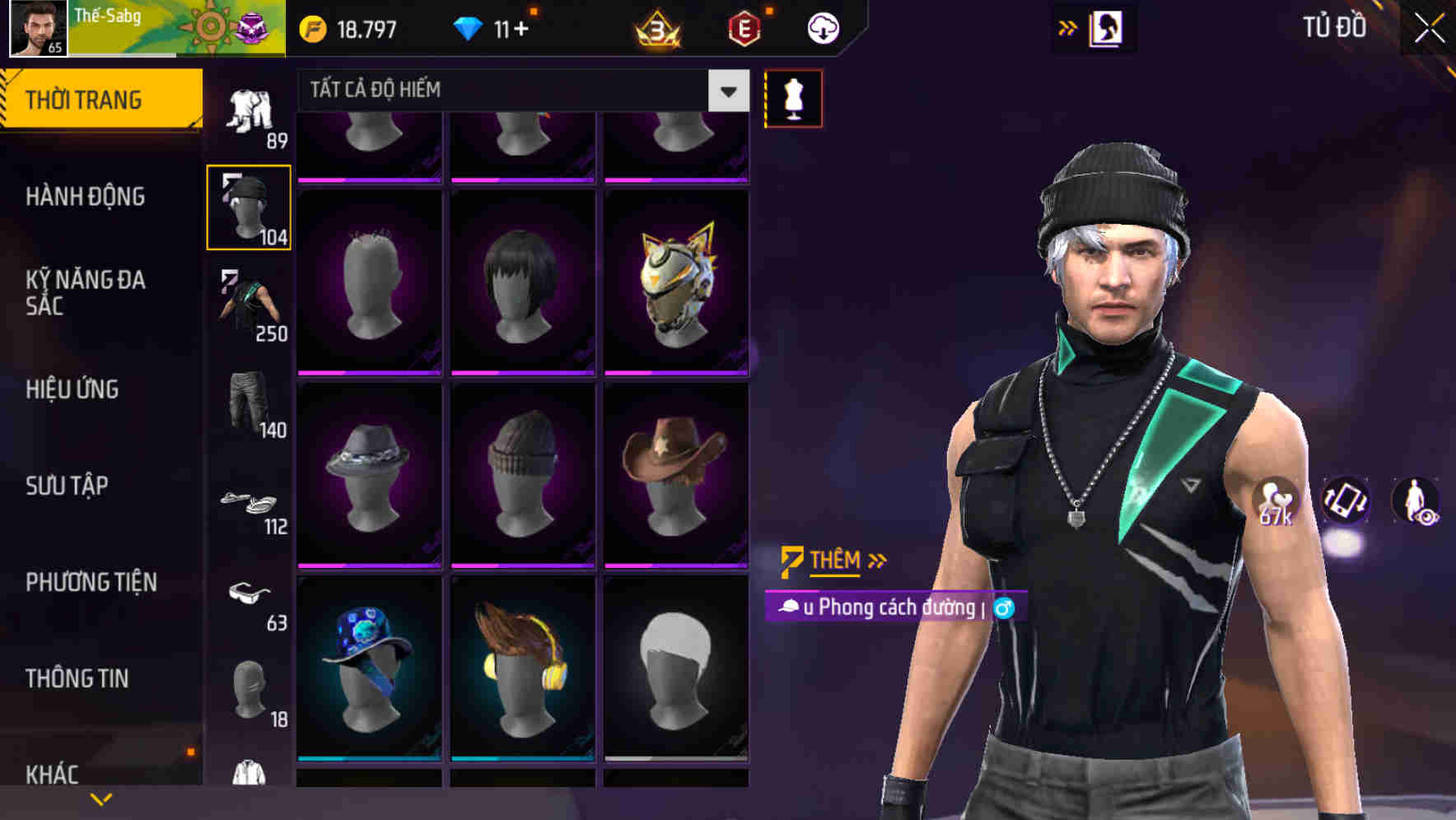Toggle the male gender symbol on outfit banner
1456x820 pixels.
click(1003, 608)
